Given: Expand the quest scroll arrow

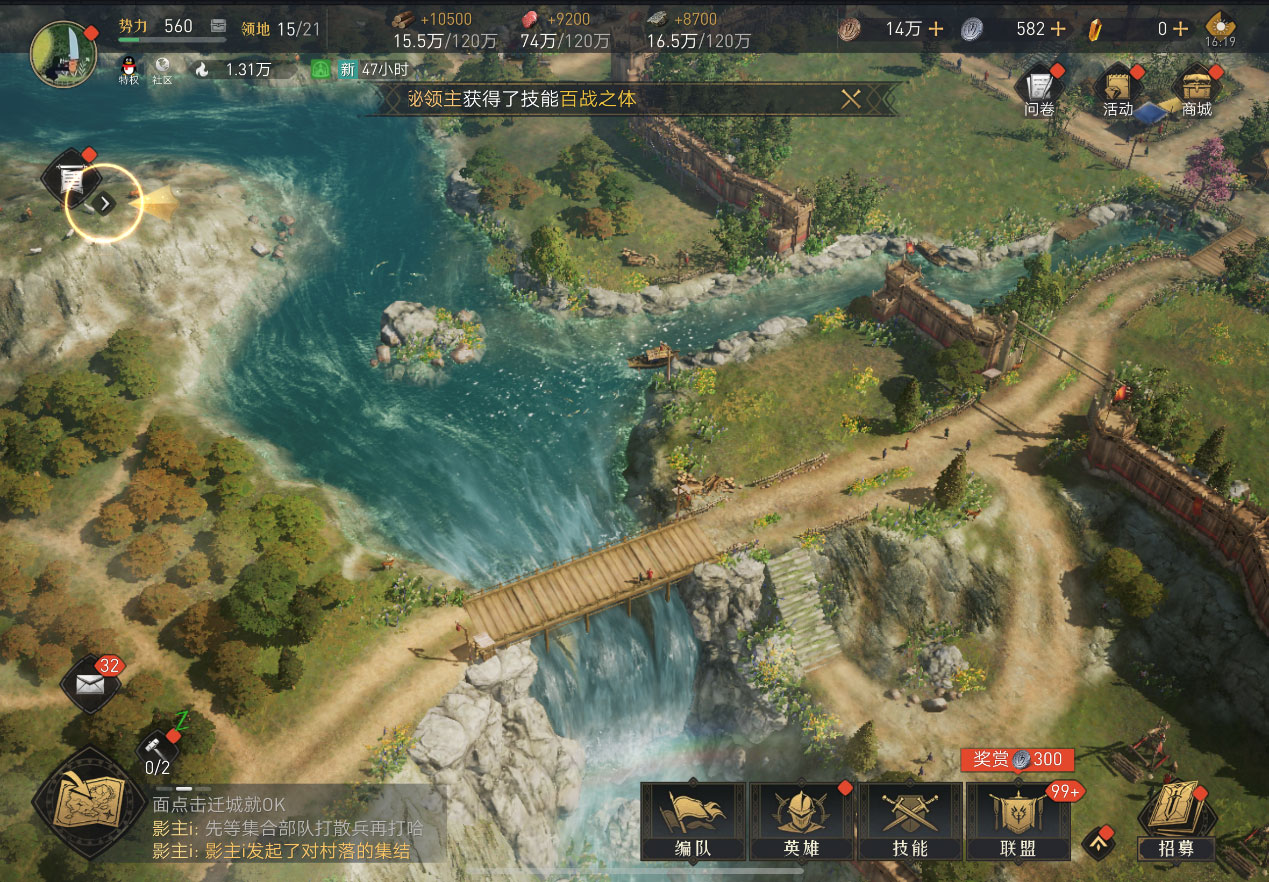Looking at the screenshot, I should tap(106, 203).
